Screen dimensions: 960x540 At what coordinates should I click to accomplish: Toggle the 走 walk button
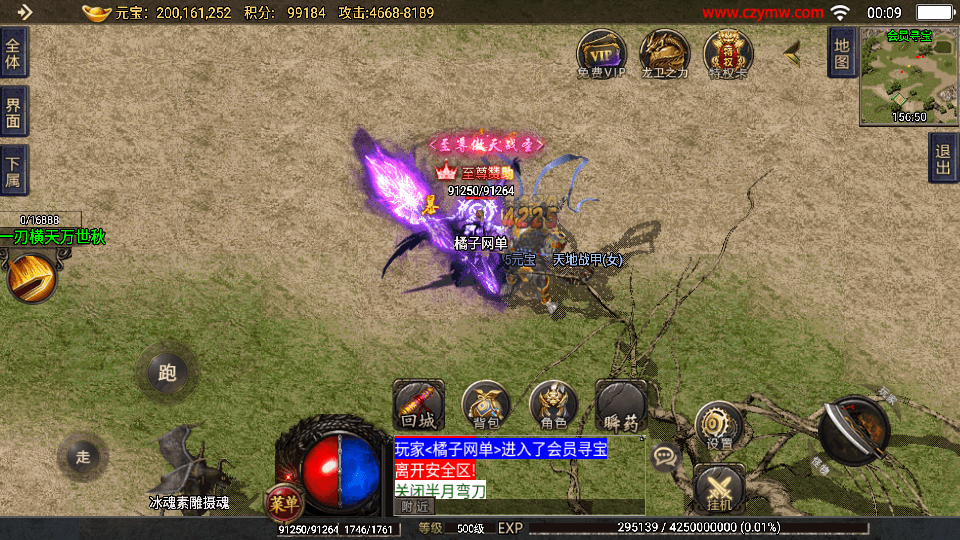[x=83, y=457]
